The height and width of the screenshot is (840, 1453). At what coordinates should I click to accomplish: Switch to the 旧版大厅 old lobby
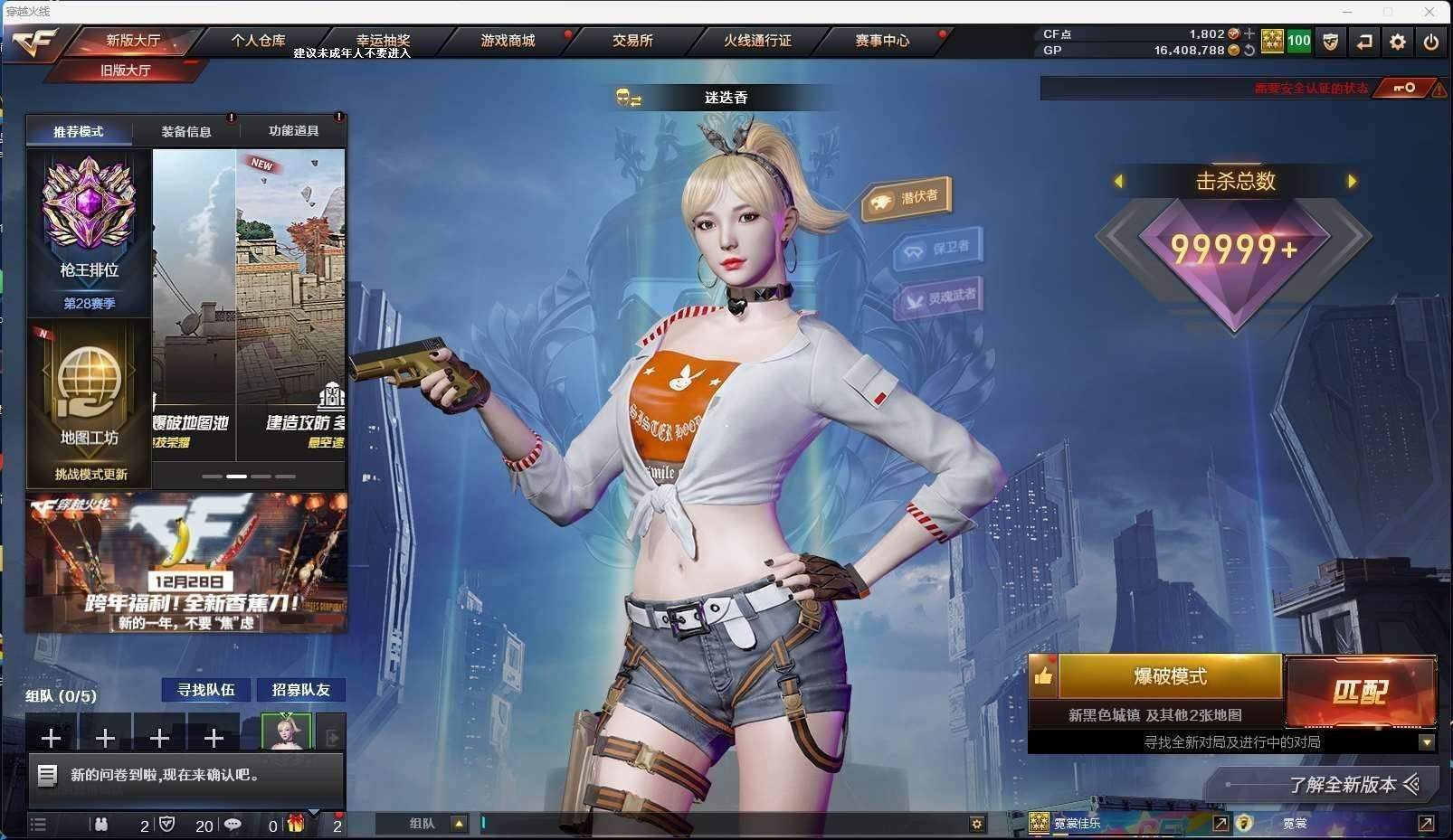click(x=126, y=71)
